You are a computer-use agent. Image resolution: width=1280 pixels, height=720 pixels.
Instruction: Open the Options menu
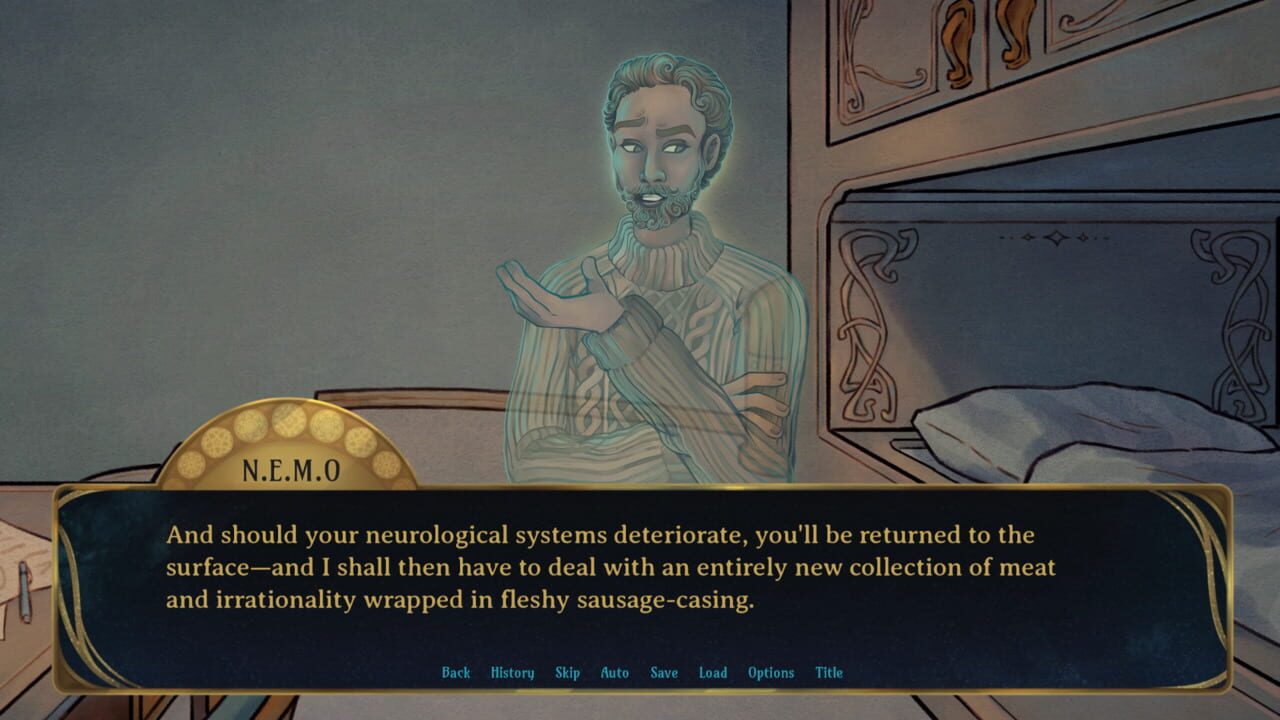771,673
